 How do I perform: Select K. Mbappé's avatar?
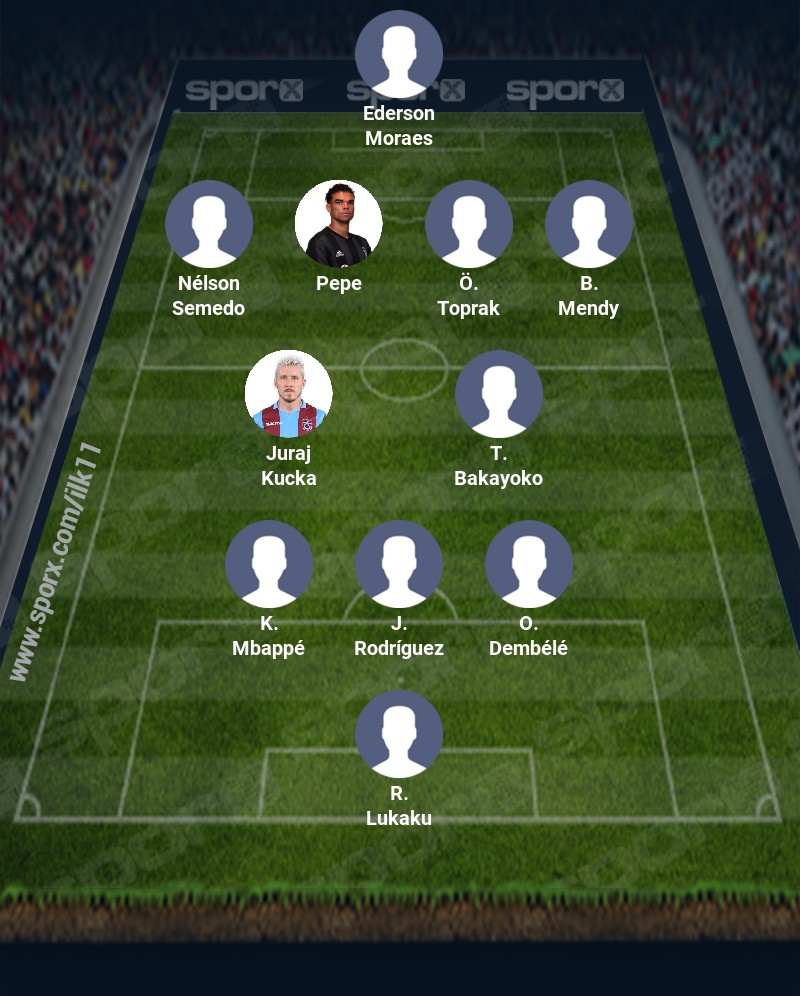269,564
